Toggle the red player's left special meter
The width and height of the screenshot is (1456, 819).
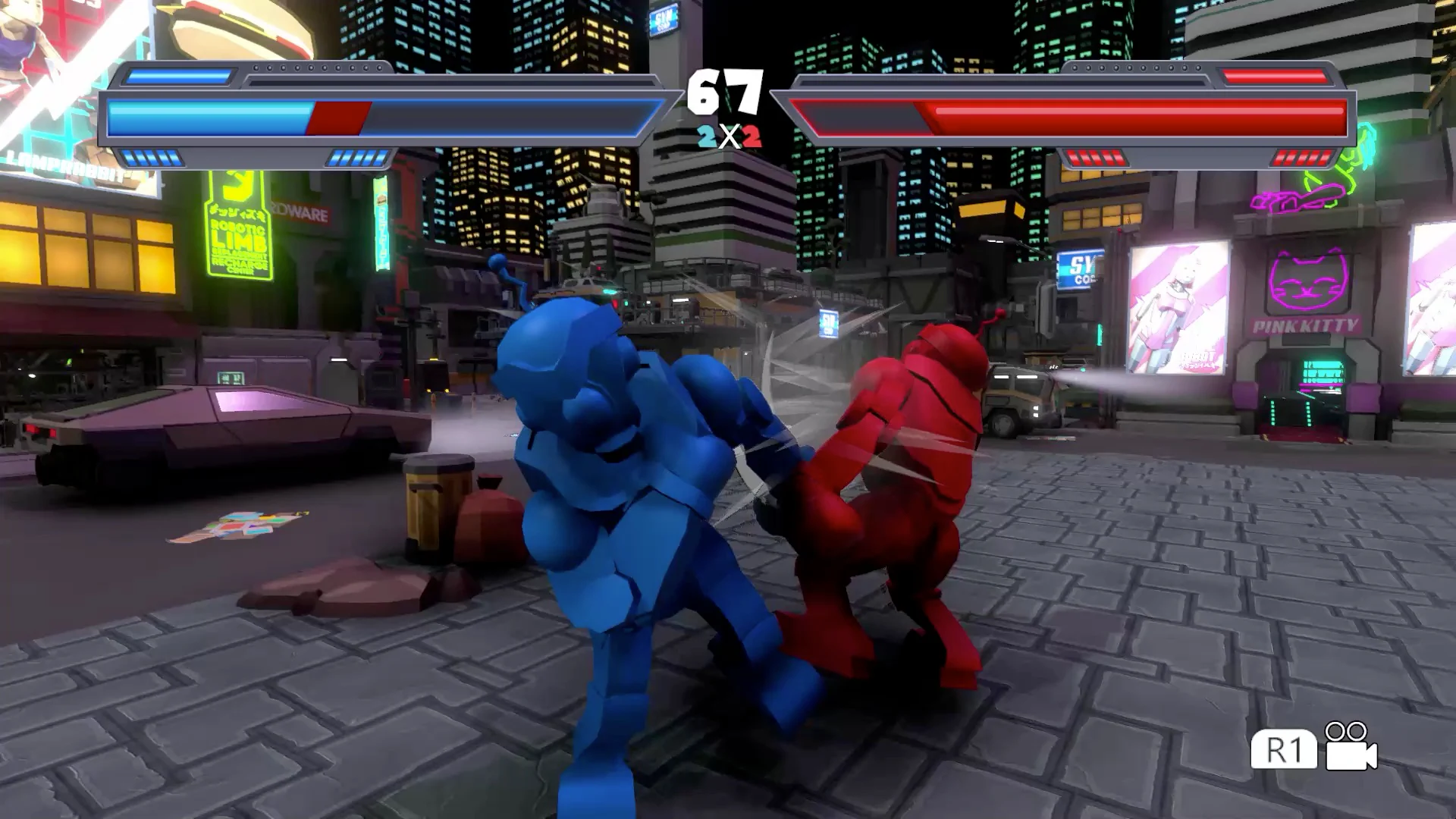coord(1095,158)
